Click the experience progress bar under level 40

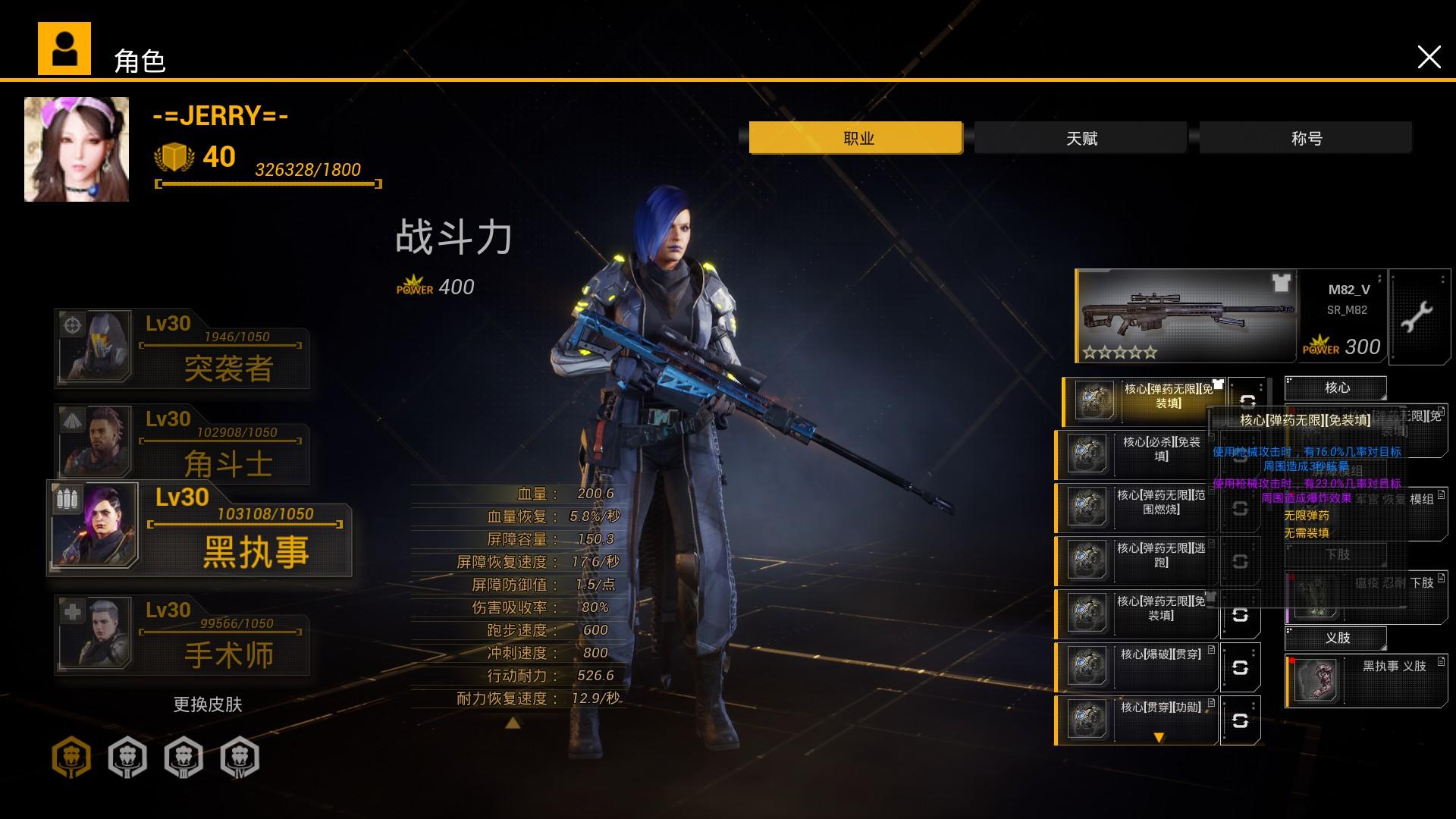pyautogui.click(x=265, y=182)
